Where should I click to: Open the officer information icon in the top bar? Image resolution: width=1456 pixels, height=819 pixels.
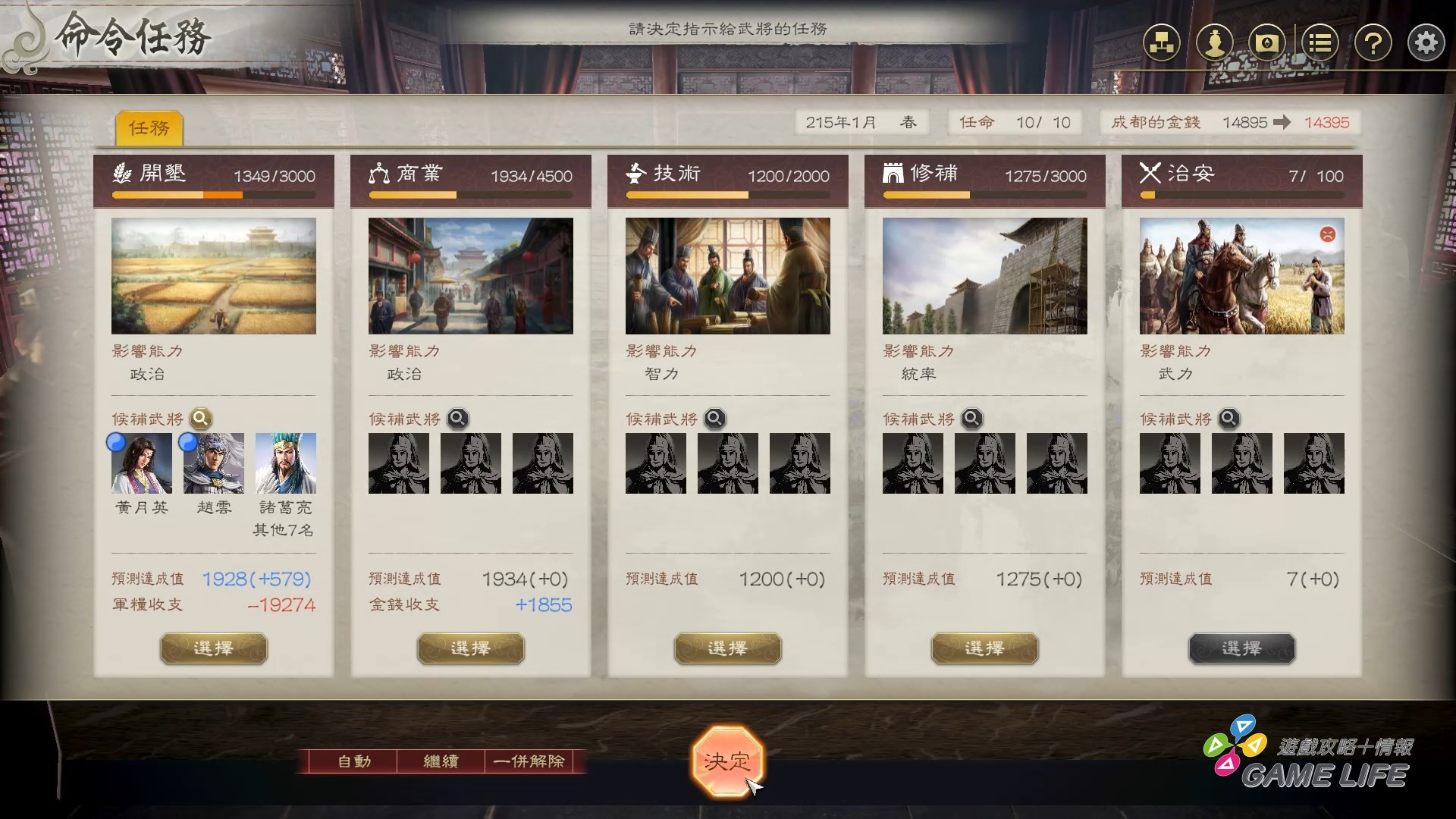point(1215,43)
